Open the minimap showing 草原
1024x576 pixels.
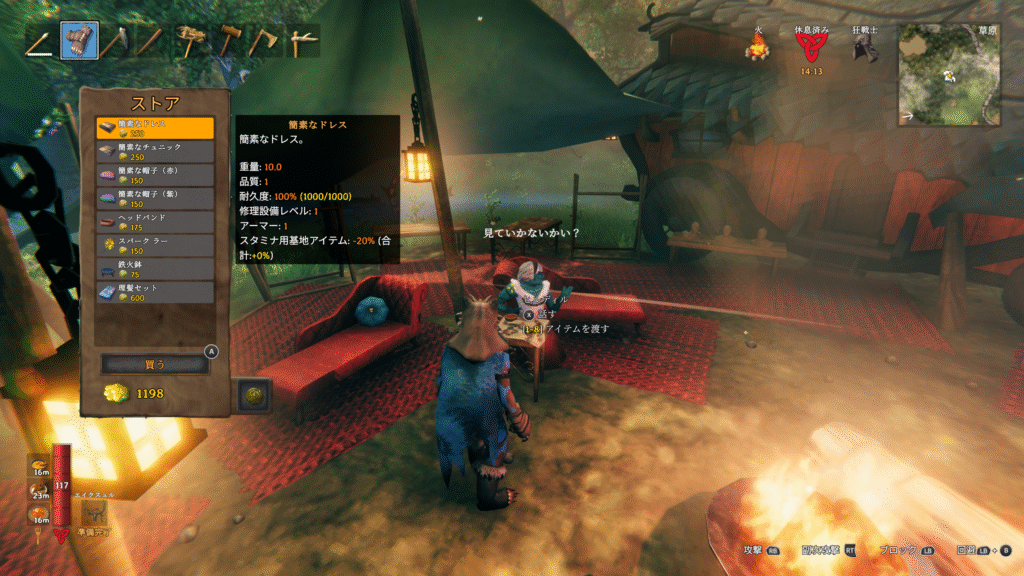(x=949, y=74)
